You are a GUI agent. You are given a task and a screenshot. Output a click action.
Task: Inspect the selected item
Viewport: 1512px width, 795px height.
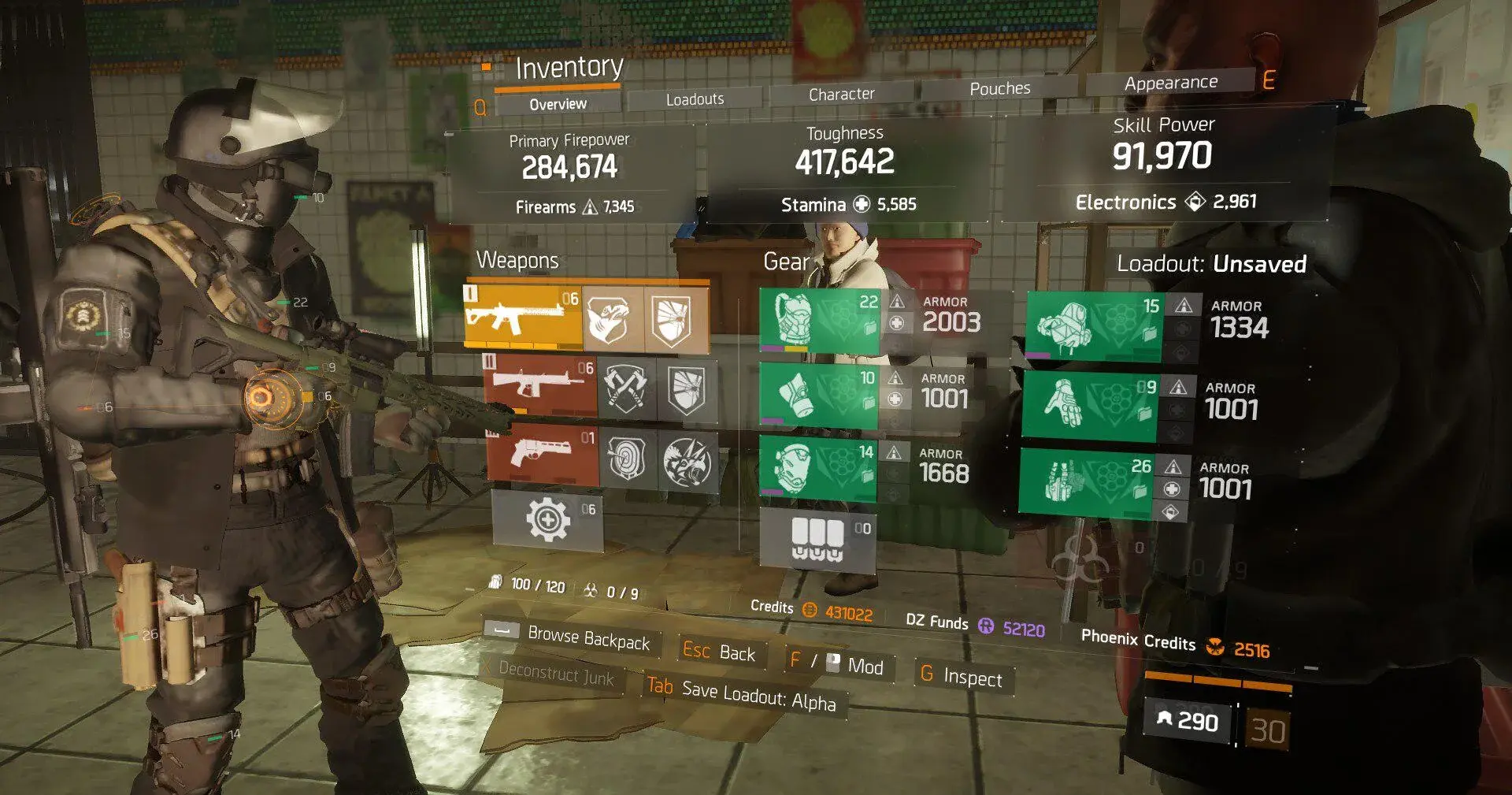pyautogui.click(x=962, y=677)
